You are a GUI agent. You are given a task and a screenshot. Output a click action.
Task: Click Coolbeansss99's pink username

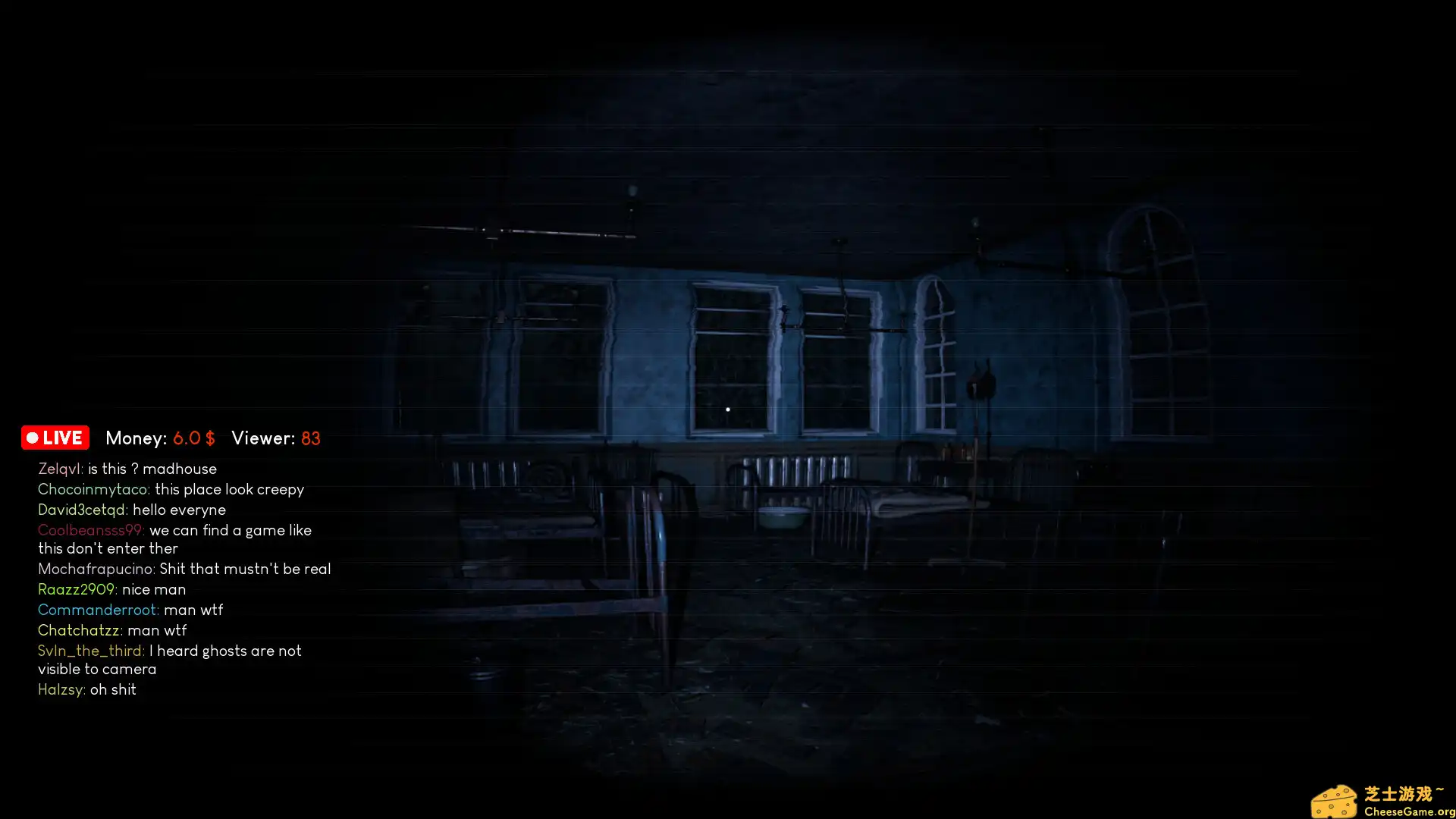(x=91, y=530)
